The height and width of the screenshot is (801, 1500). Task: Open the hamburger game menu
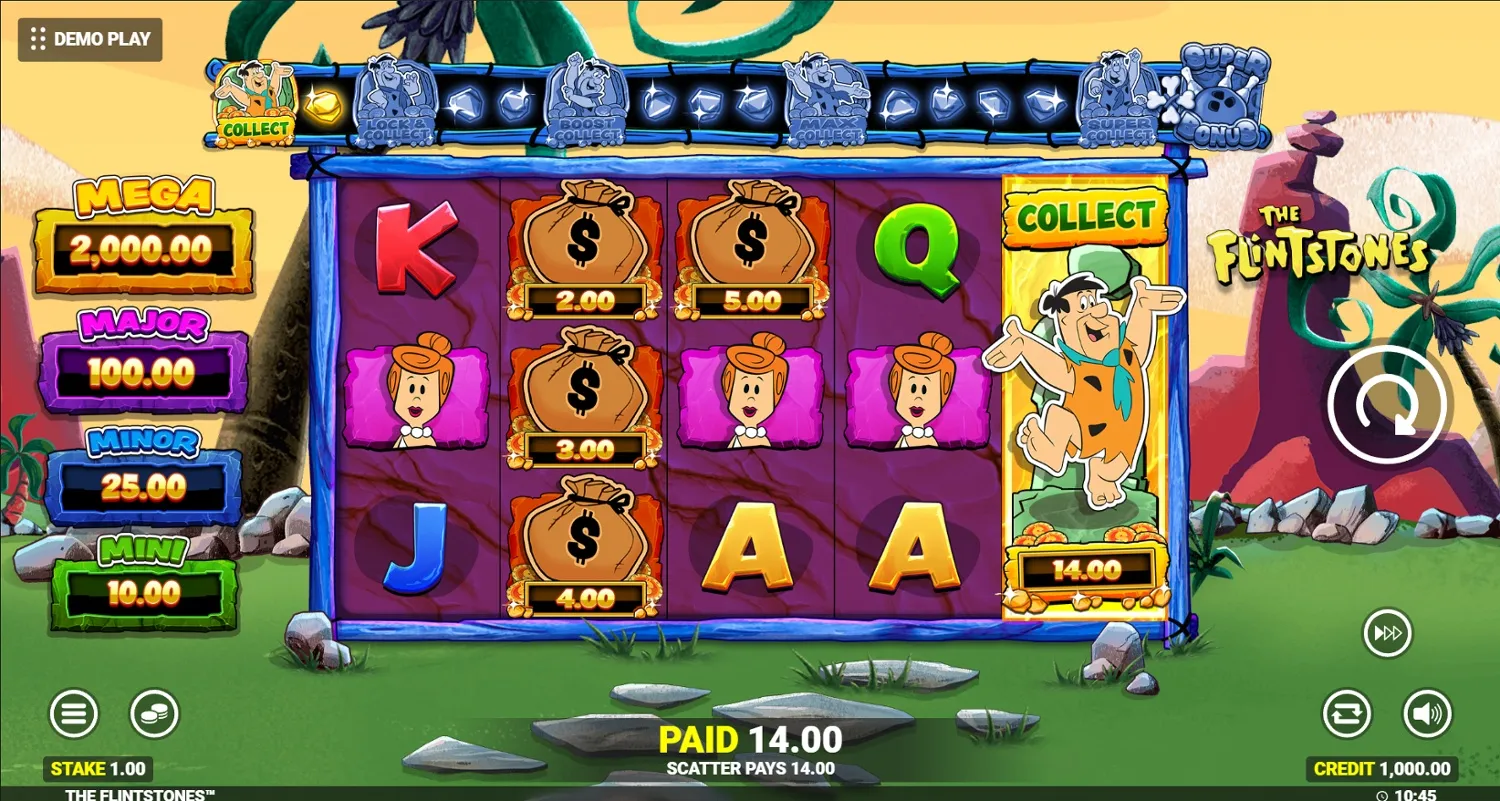click(73, 713)
